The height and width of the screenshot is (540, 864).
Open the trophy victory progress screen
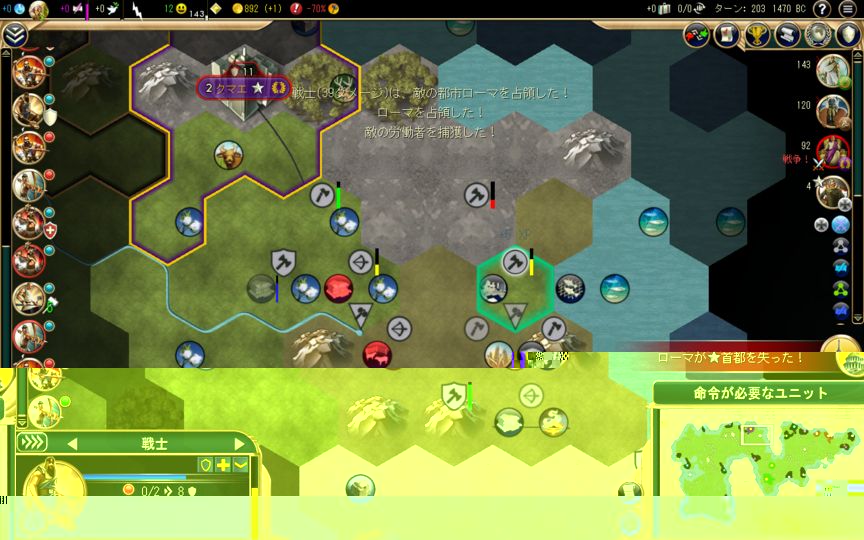(758, 35)
